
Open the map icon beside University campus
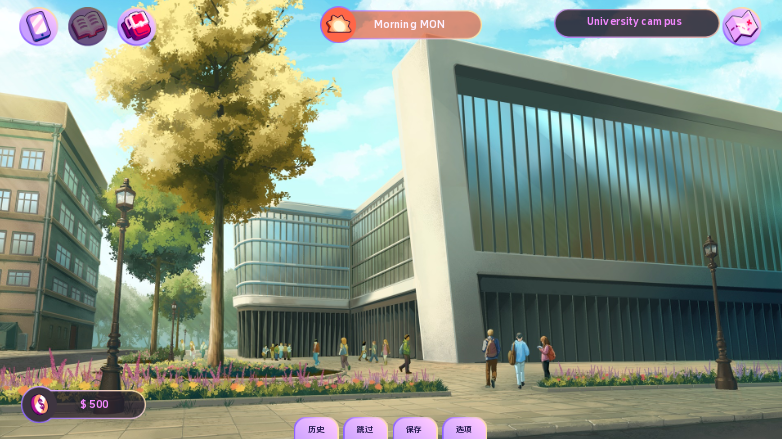pos(742,26)
